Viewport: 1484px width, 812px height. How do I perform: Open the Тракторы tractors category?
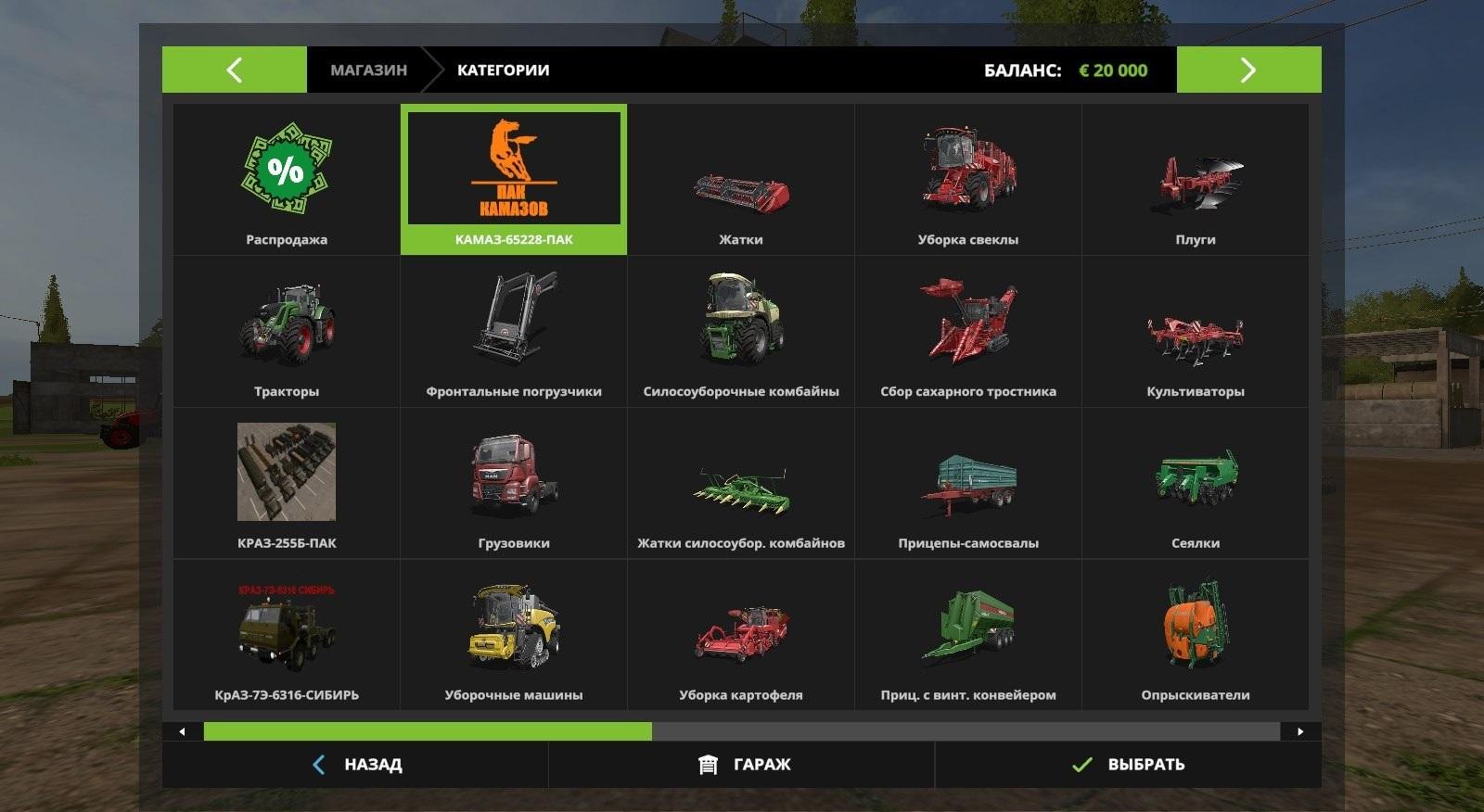(287, 332)
